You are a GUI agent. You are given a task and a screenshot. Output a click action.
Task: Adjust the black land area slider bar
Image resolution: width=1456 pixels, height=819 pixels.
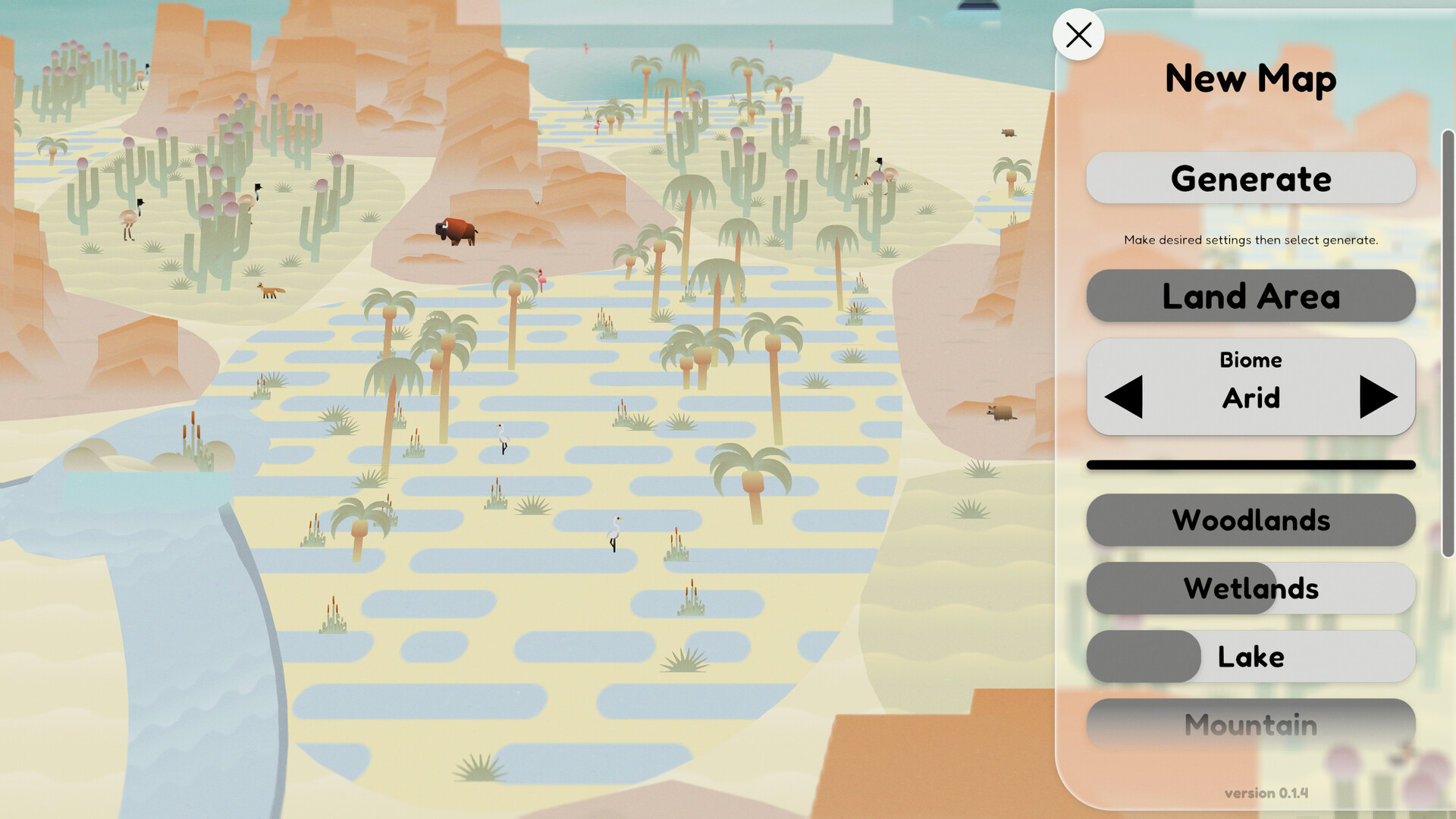coord(1250,463)
